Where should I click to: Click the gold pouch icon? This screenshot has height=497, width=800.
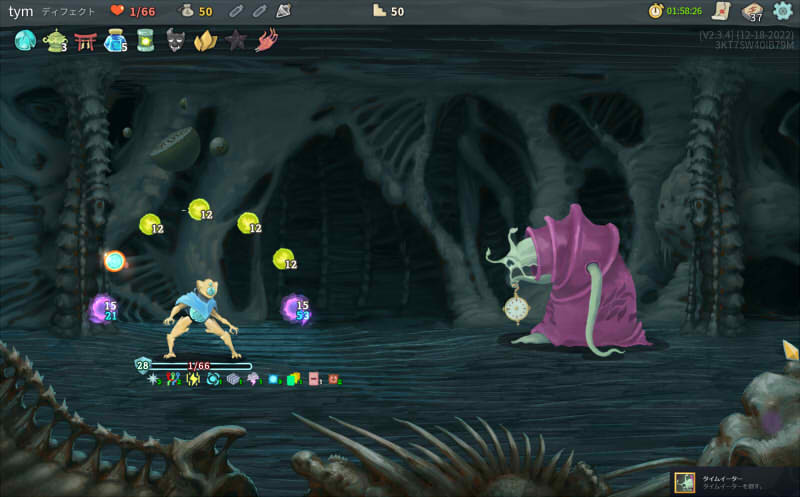(x=186, y=11)
